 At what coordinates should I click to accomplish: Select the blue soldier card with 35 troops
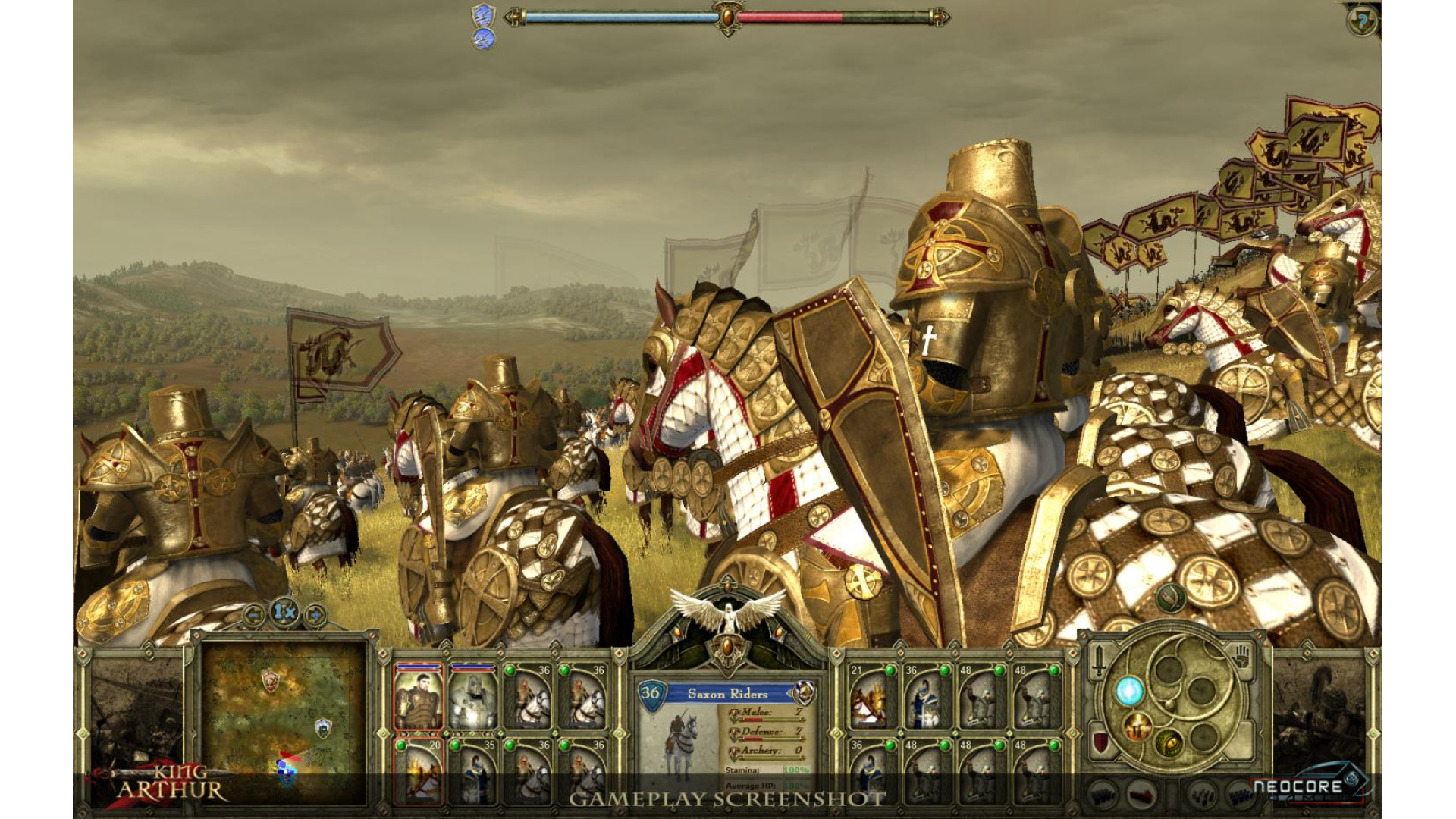(472, 770)
